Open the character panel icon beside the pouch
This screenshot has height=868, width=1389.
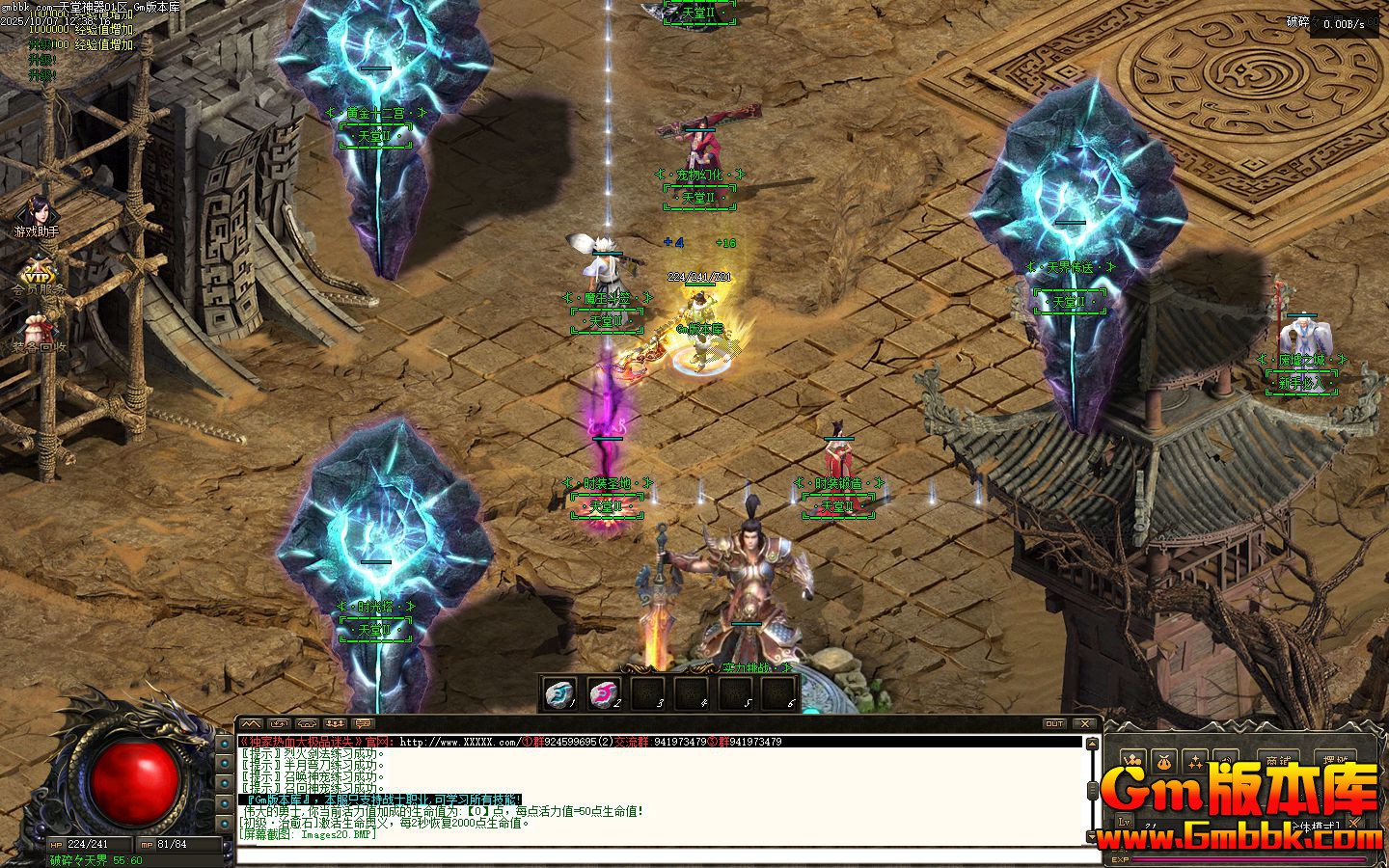1133,761
